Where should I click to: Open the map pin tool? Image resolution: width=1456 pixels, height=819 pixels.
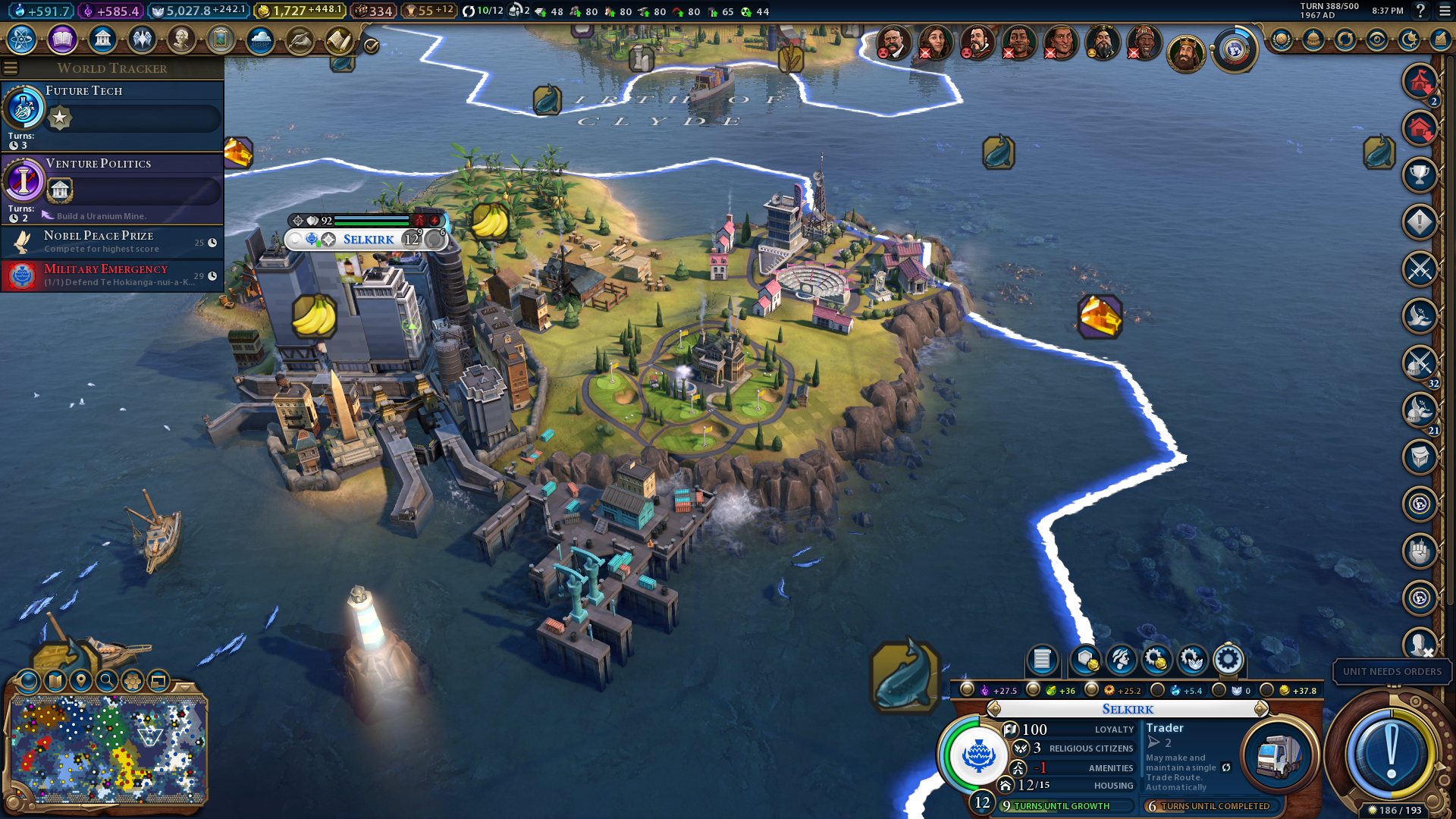(81, 681)
